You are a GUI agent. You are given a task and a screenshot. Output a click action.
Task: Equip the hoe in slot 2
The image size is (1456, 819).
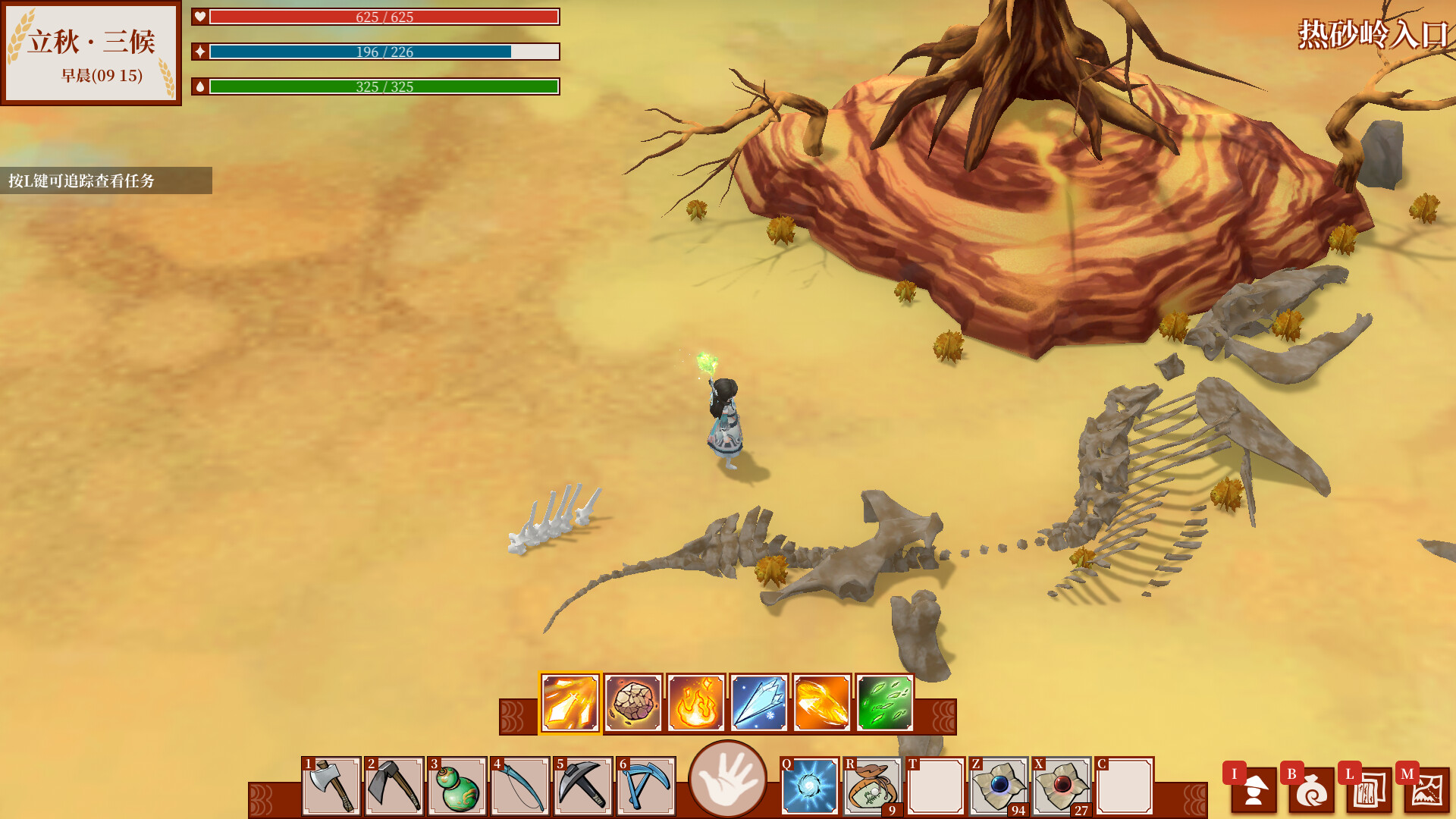[x=394, y=786]
